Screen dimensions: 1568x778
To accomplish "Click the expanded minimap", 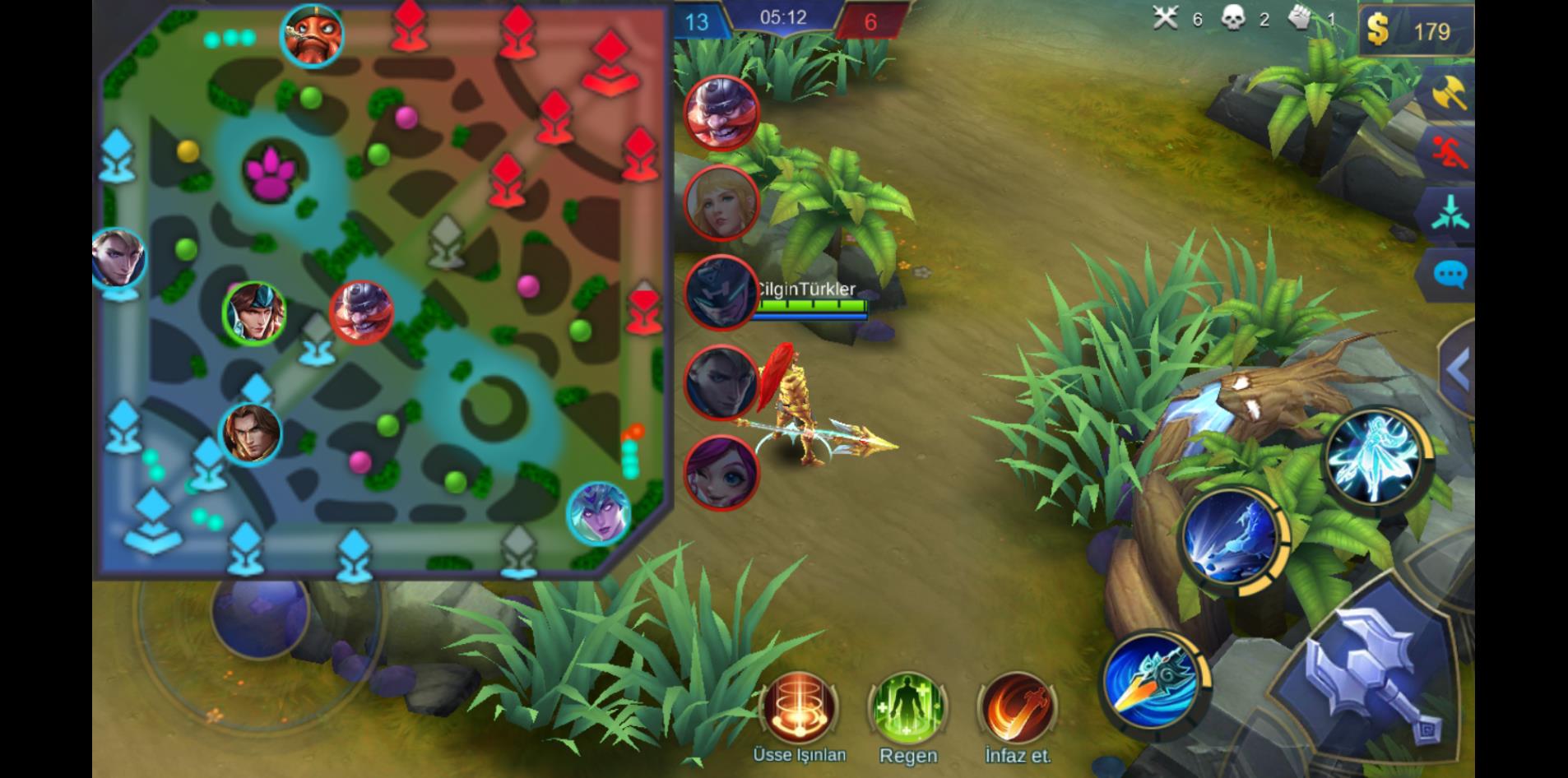I will [x=383, y=292].
